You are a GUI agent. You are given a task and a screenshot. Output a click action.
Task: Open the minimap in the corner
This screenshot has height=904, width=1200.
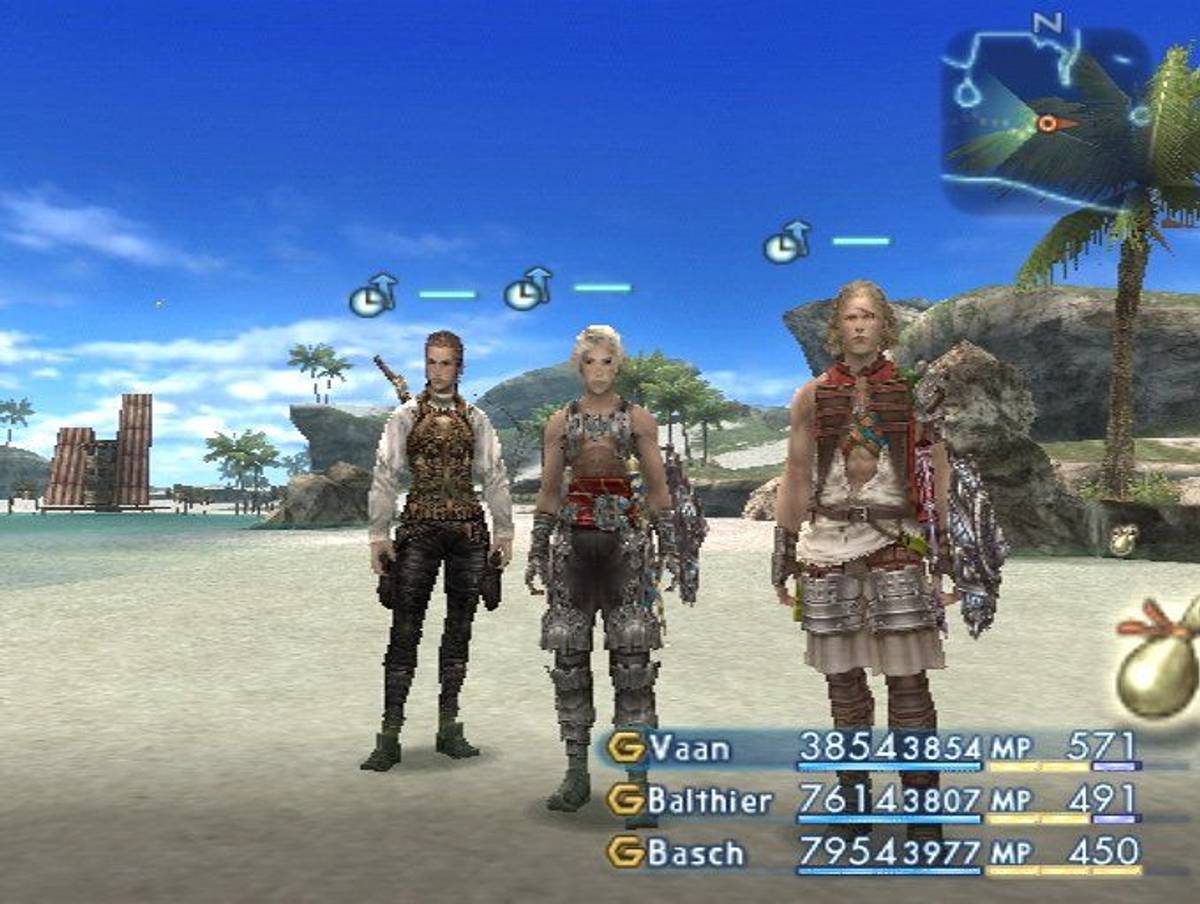pyautogui.click(x=1046, y=119)
